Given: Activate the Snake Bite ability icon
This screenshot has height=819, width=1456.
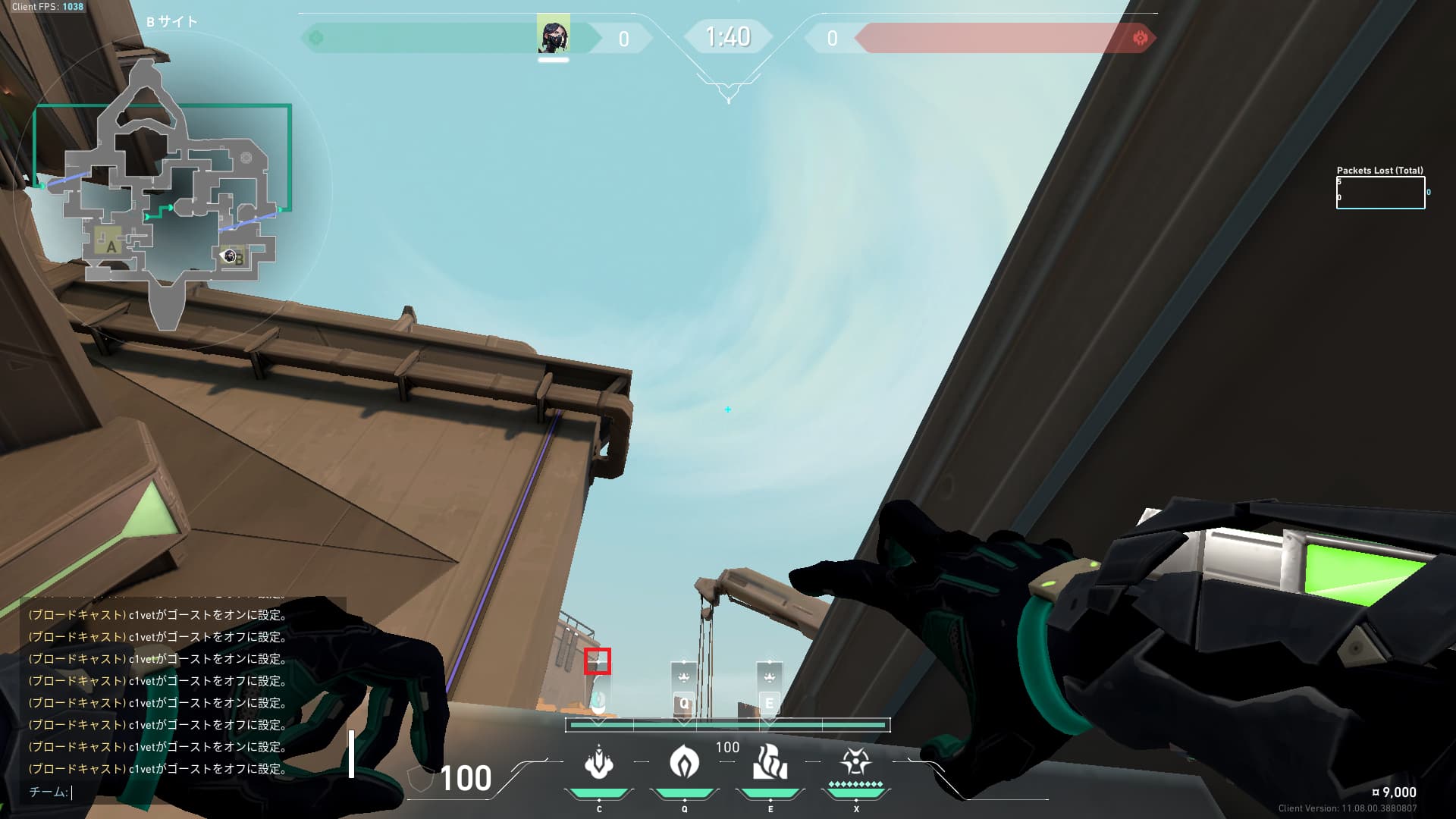Looking at the screenshot, I should (x=598, y=762).
